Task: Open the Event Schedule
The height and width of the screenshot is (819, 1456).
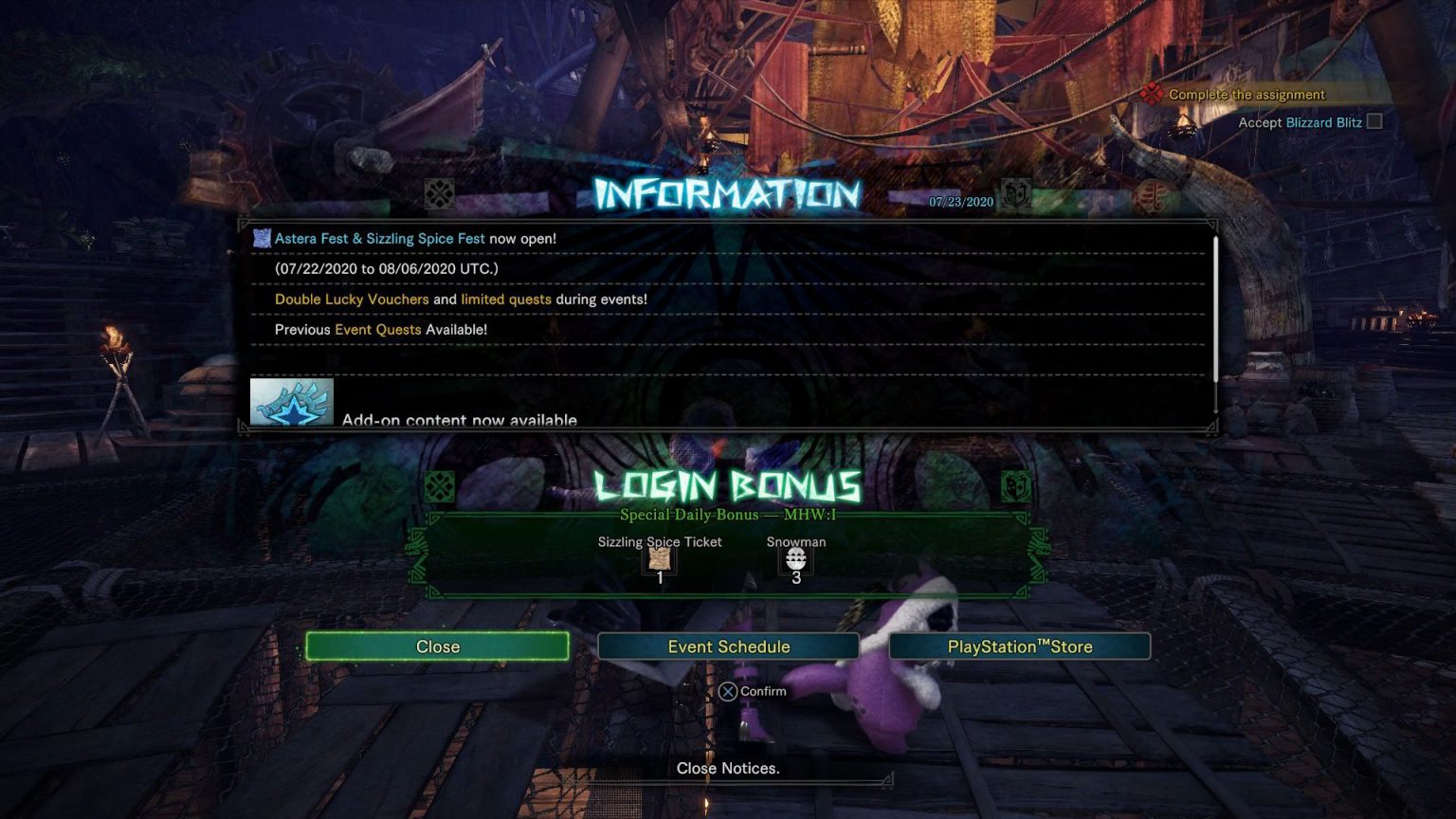Action: pyautogui.click(x=728, y=646)
